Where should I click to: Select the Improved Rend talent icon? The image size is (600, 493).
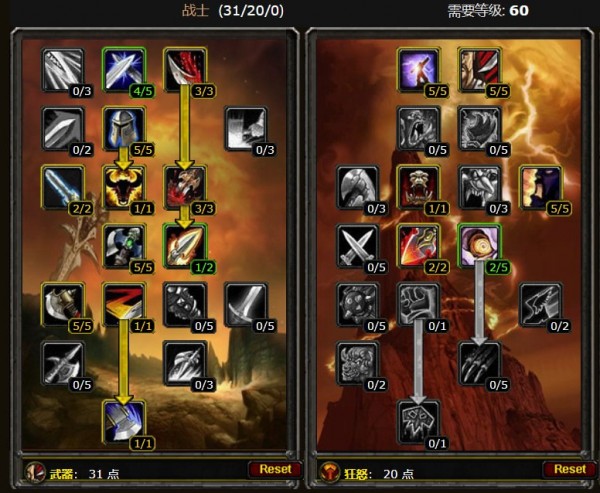click(x=185, y=68)
